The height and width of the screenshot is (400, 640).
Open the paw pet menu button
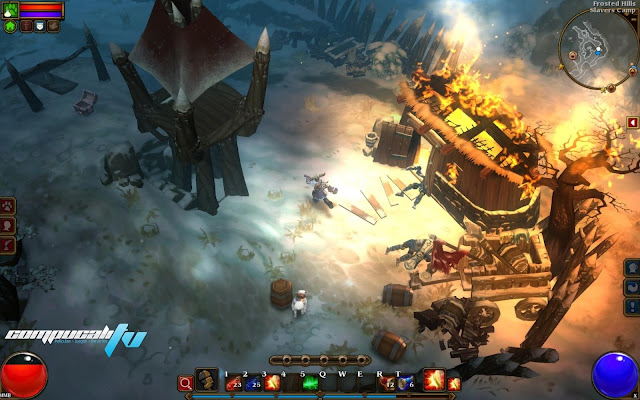click(x=8, y=207)
